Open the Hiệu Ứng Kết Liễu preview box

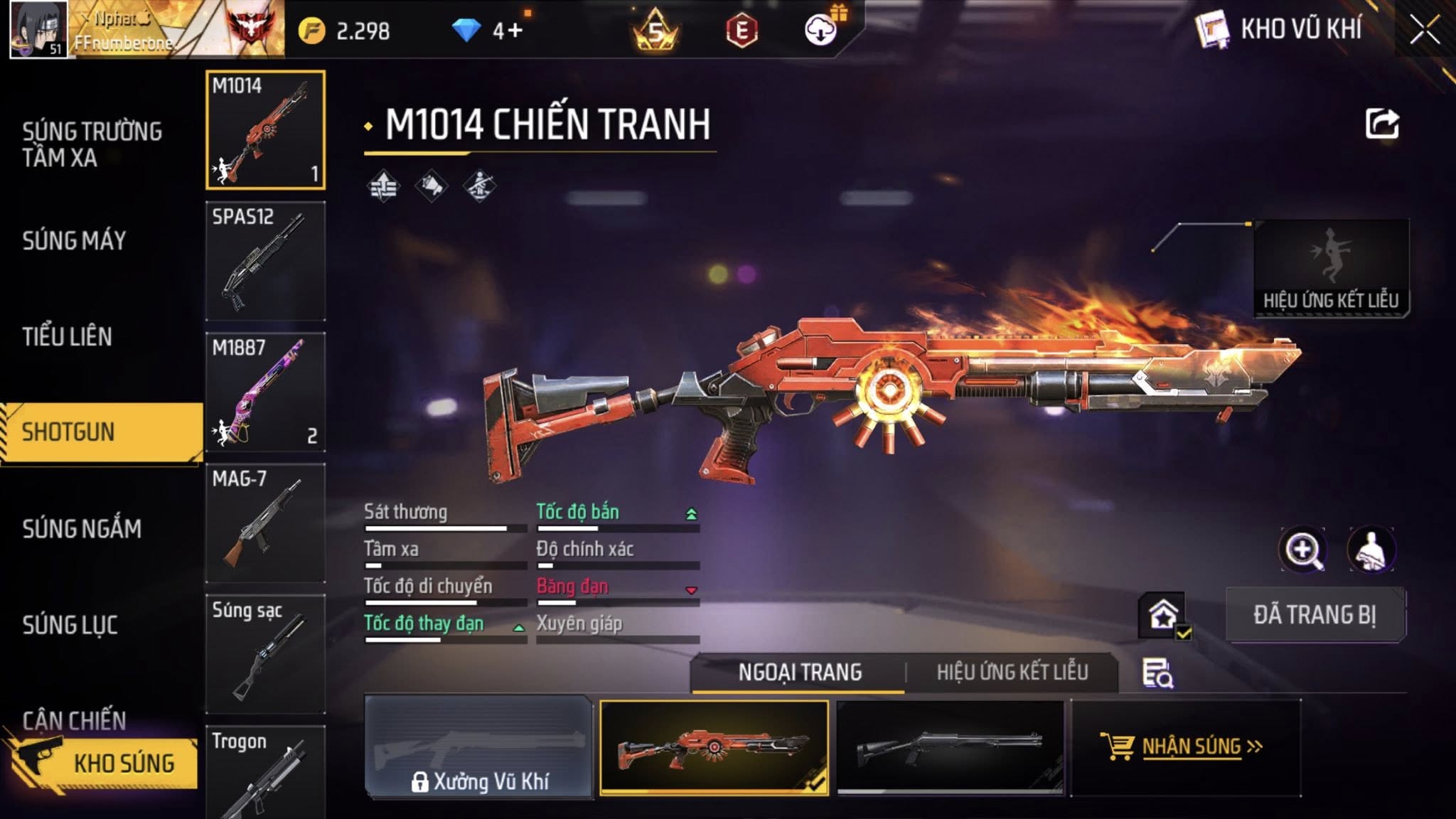point(1331,268)
